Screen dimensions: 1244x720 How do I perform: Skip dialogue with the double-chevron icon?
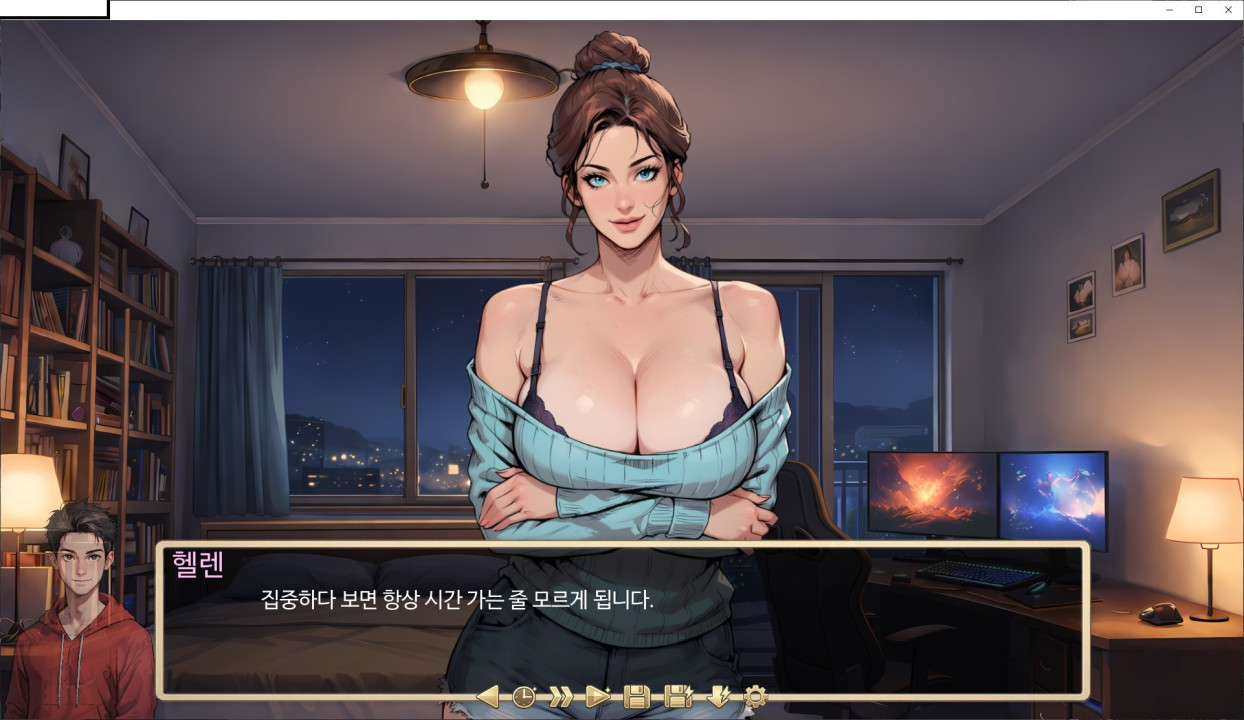(x=561, y=696)
